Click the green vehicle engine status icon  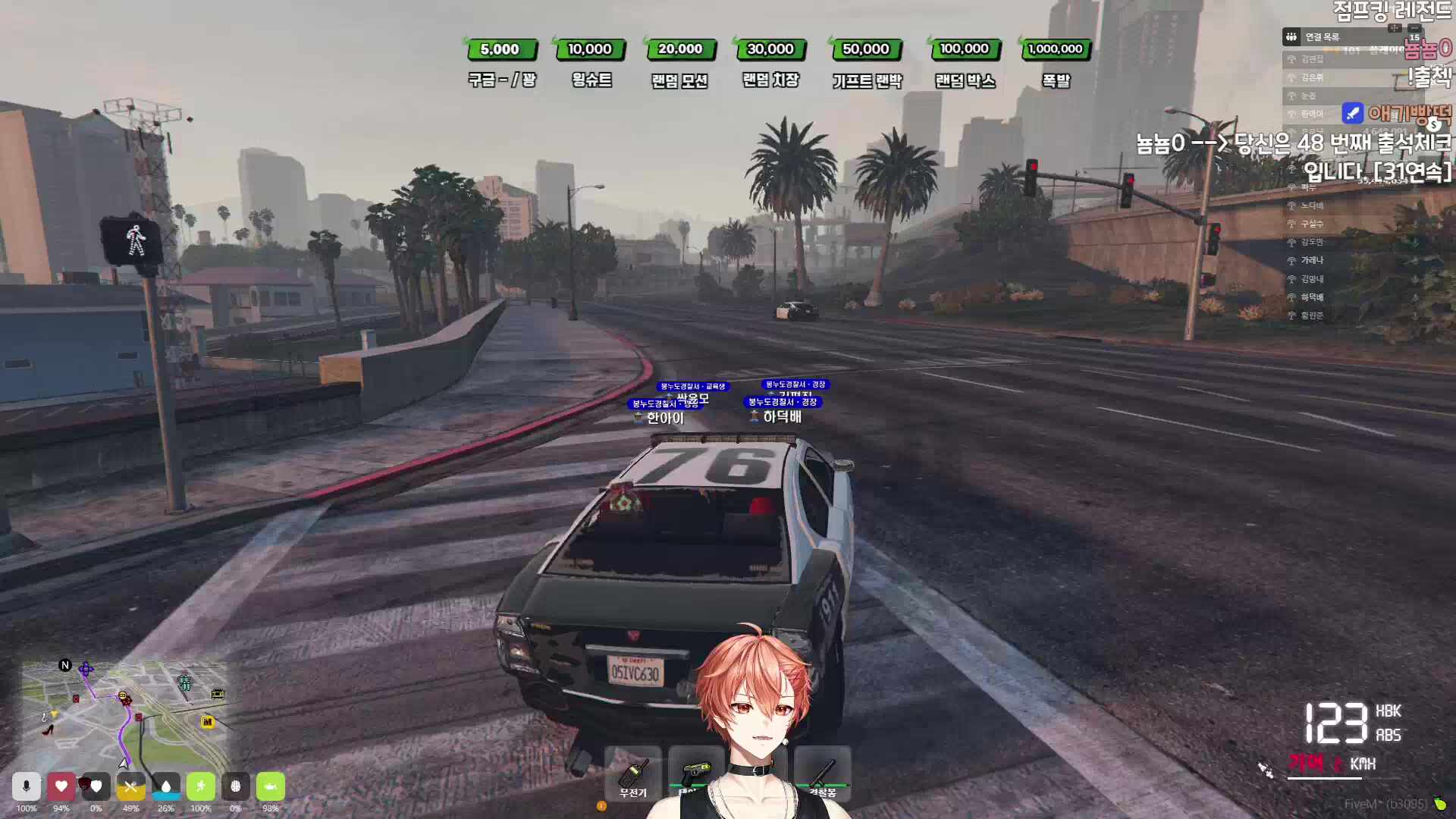(271, 786)
